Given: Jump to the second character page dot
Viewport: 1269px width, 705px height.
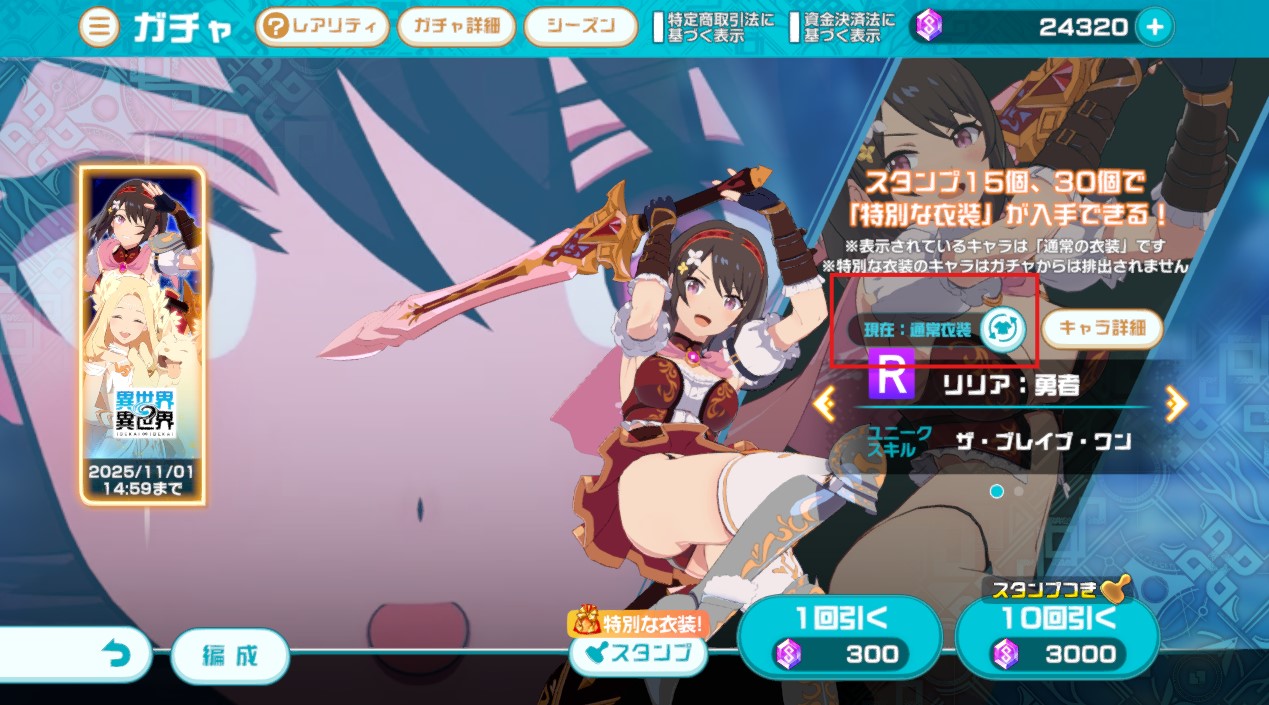Looking at the screenshot, I should pos(1019,491).
